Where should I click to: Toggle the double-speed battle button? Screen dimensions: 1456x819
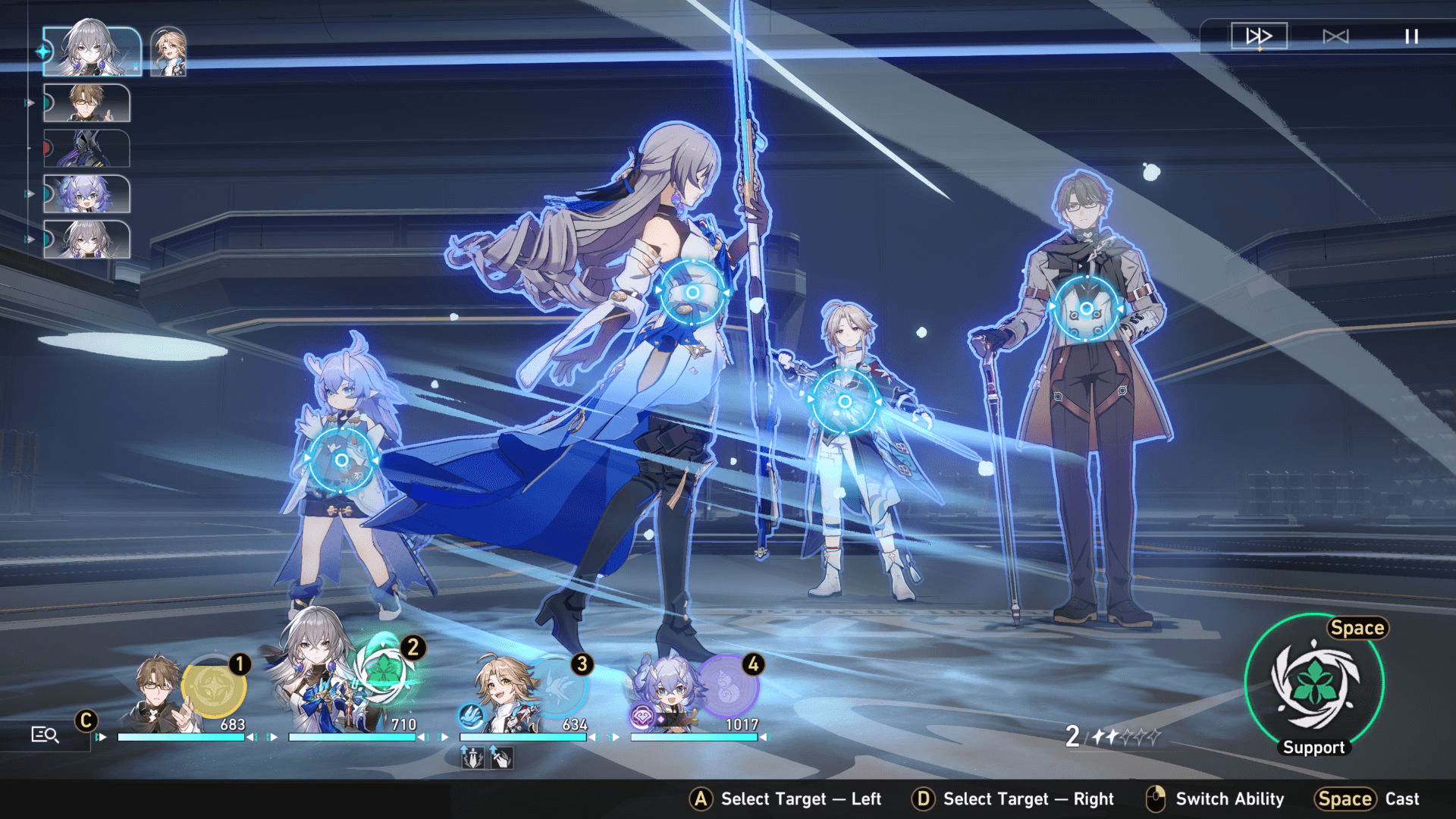[1259, 36]
